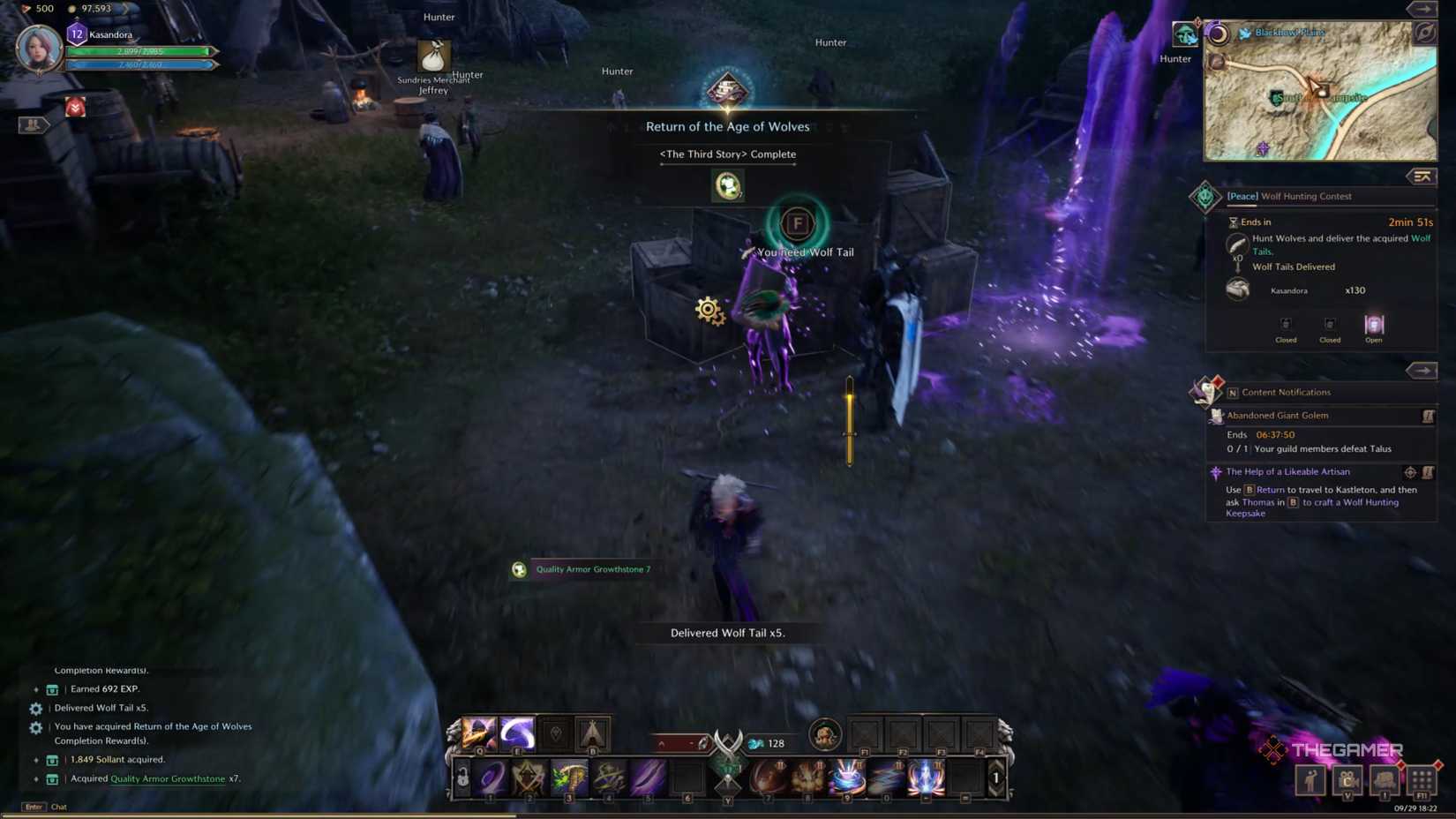1456x819 pixels.
Task: Toggle the red notification icon on the left edge
Action: (74, 106)
